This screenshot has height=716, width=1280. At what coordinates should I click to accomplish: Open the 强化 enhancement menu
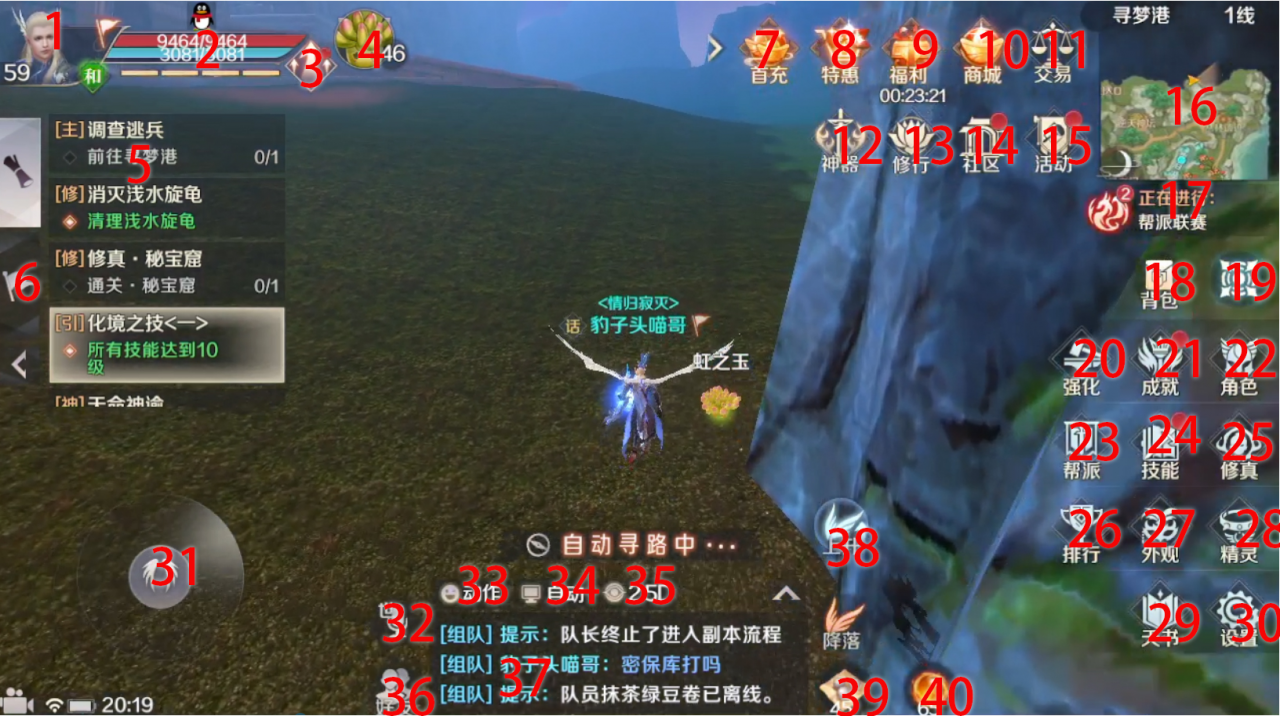1082,363
